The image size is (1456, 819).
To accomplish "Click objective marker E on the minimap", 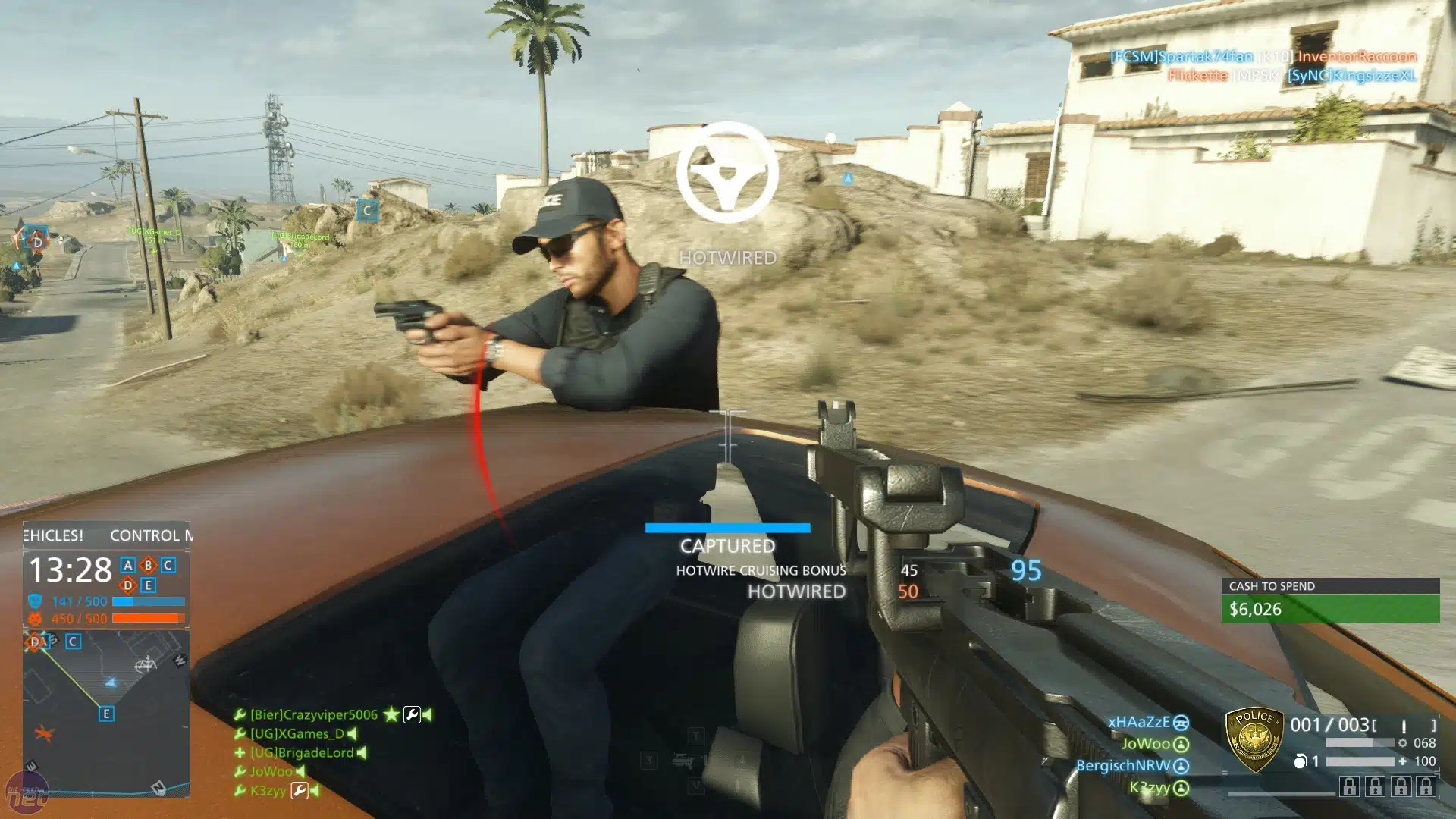I will (106, 714).
